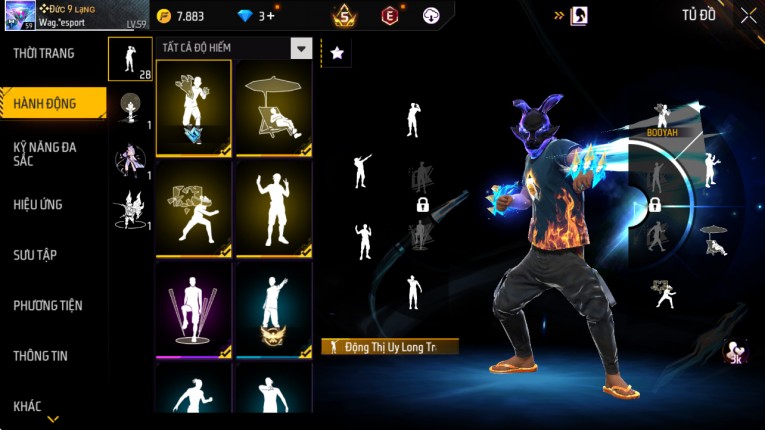The width and height of the screenshot is (765, 430).
Task: Open the Thời Trang category
Action: (44, 53)
